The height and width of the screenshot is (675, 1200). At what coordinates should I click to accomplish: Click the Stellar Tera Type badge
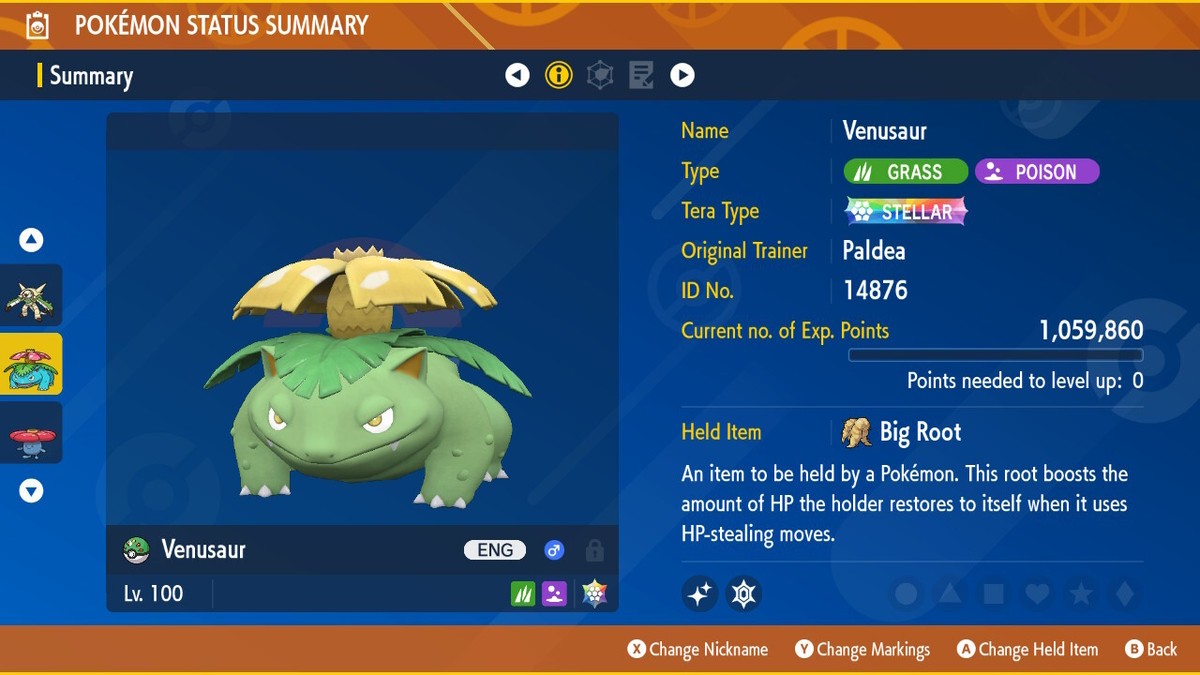pos(906,211)
